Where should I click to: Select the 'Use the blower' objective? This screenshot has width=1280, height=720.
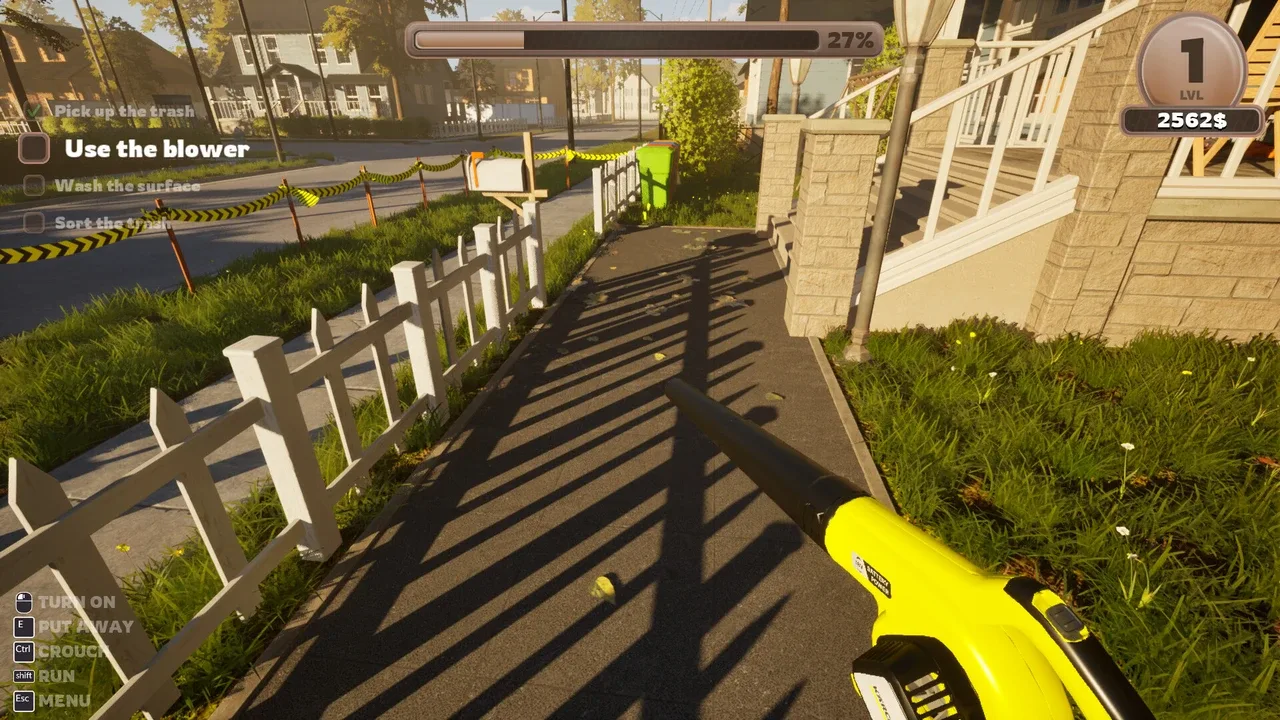[157, 149]
